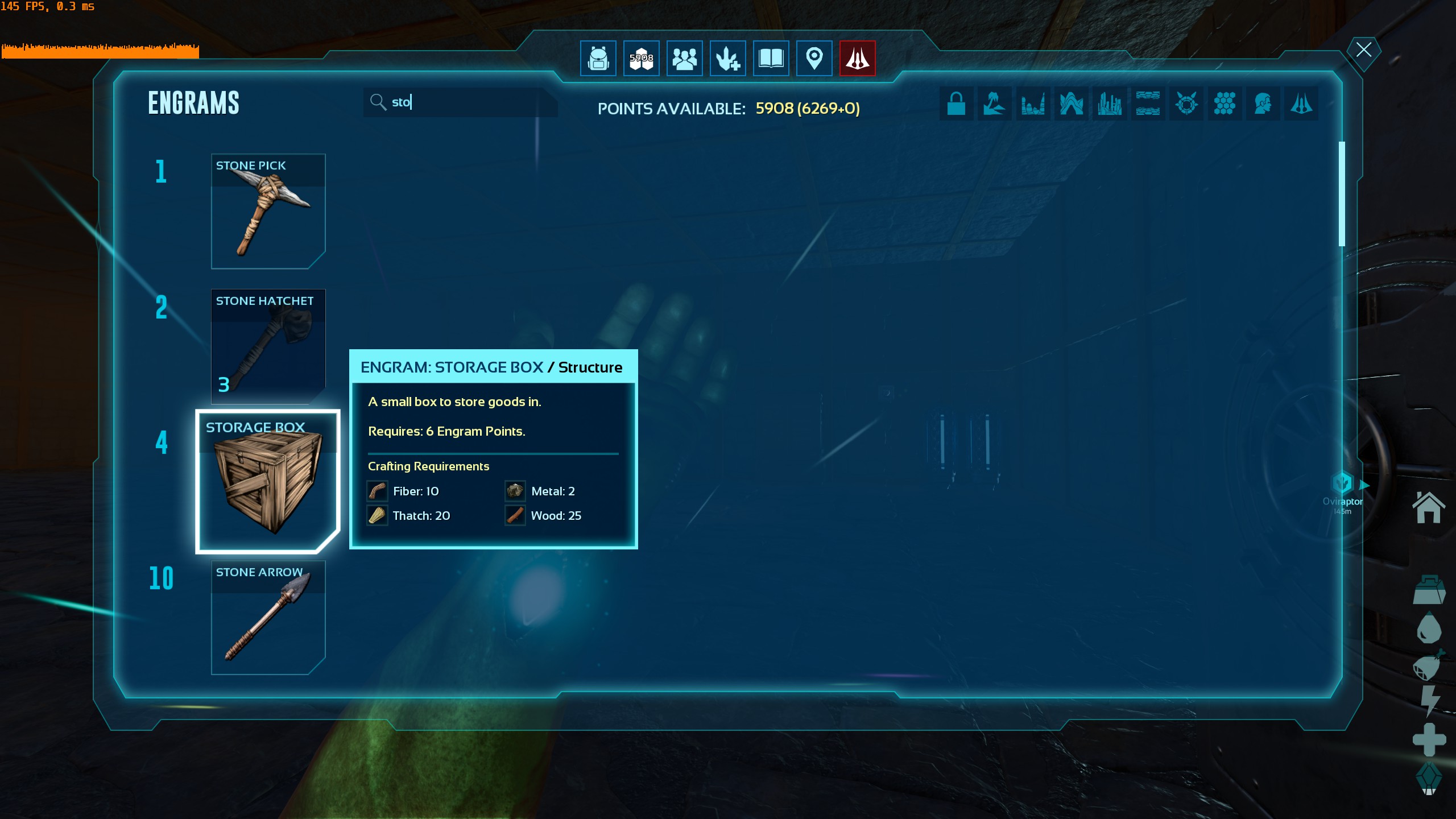
Task: Select the Storage Box engram
Action: click(x=267, y=481)
